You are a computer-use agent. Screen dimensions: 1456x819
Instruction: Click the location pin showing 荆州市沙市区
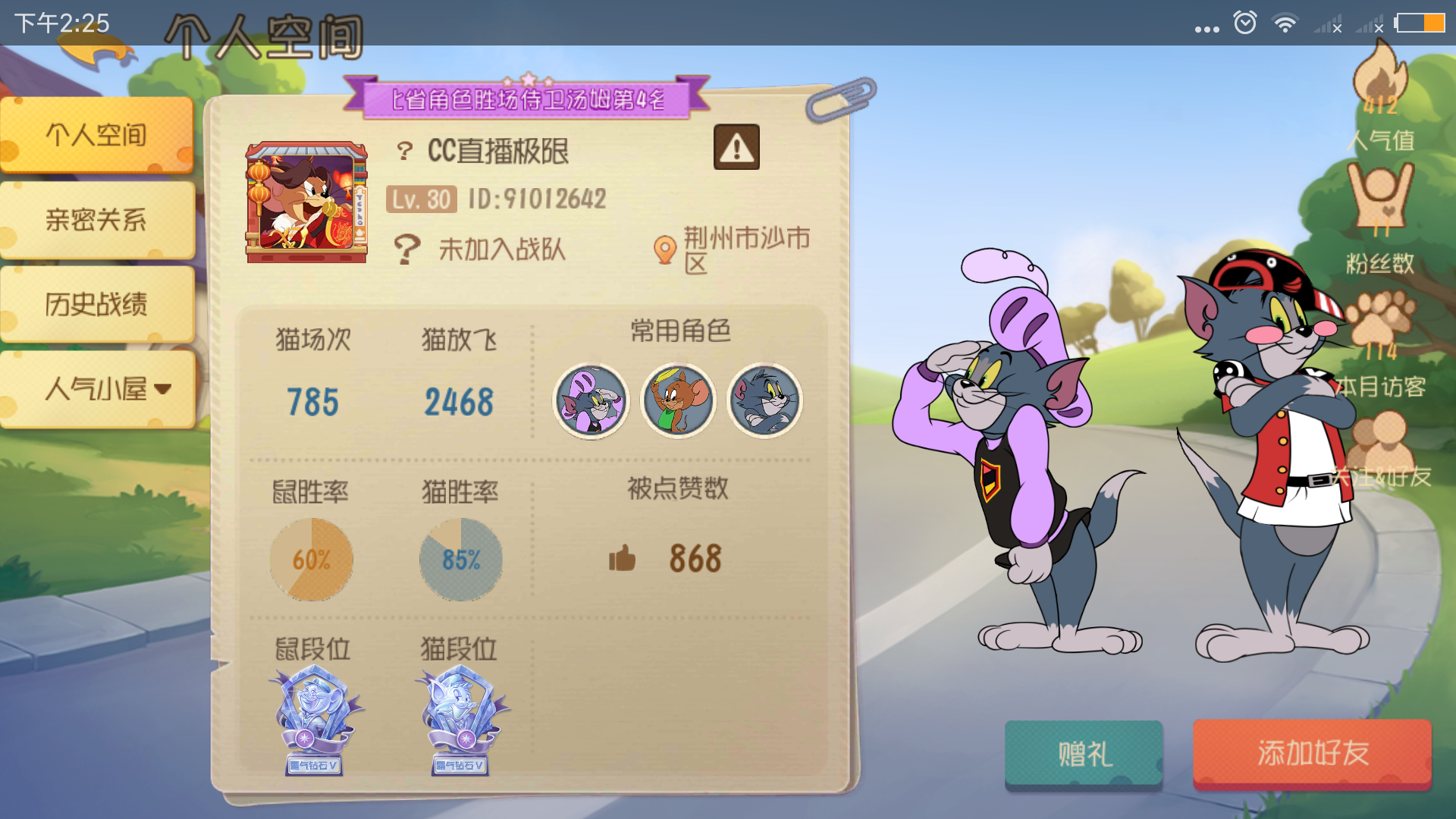pyautogui.click(x=667, y=247)
